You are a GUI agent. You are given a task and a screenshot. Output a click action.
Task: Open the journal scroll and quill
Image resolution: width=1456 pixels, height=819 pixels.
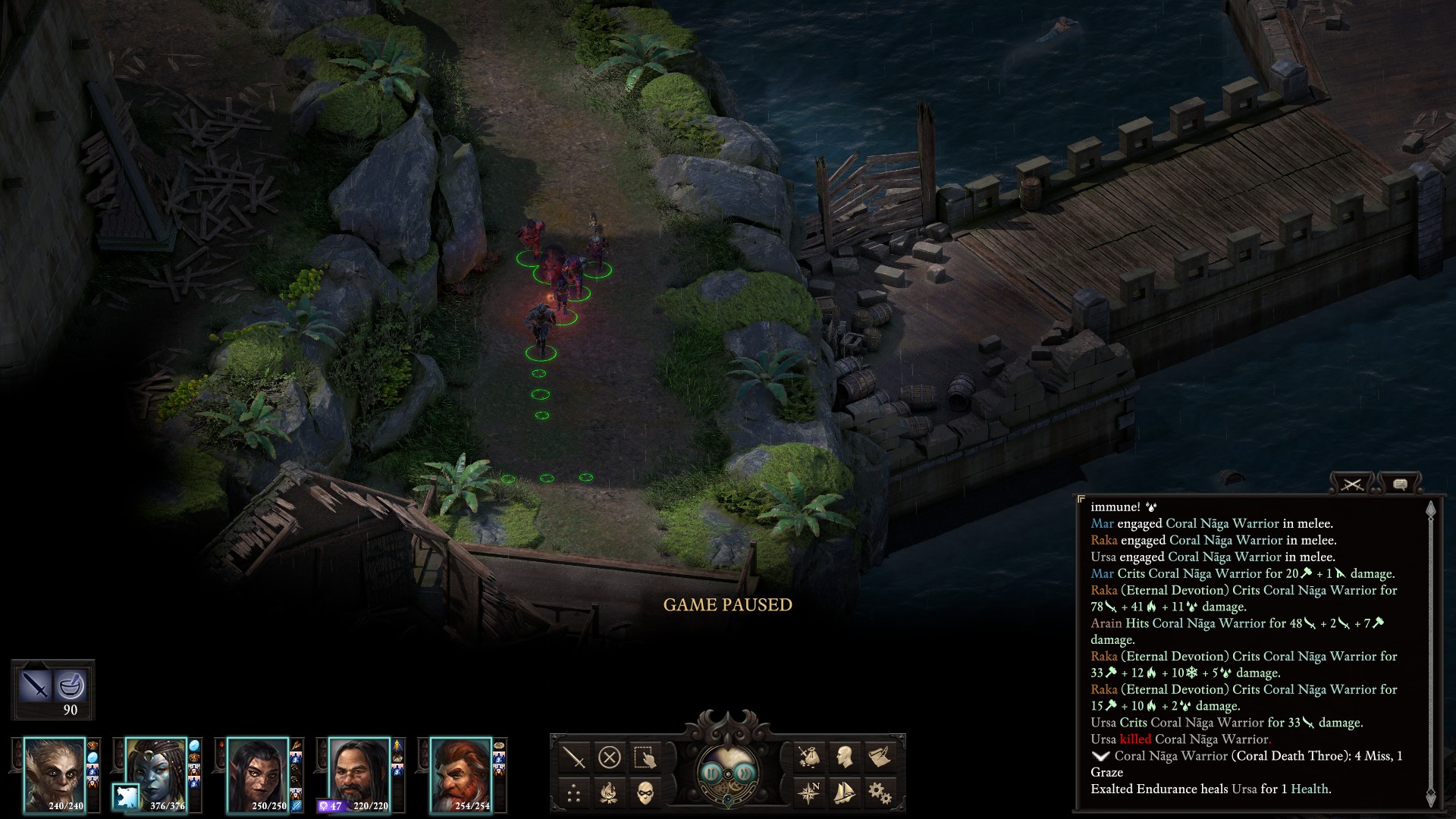(x=880, y=757)
